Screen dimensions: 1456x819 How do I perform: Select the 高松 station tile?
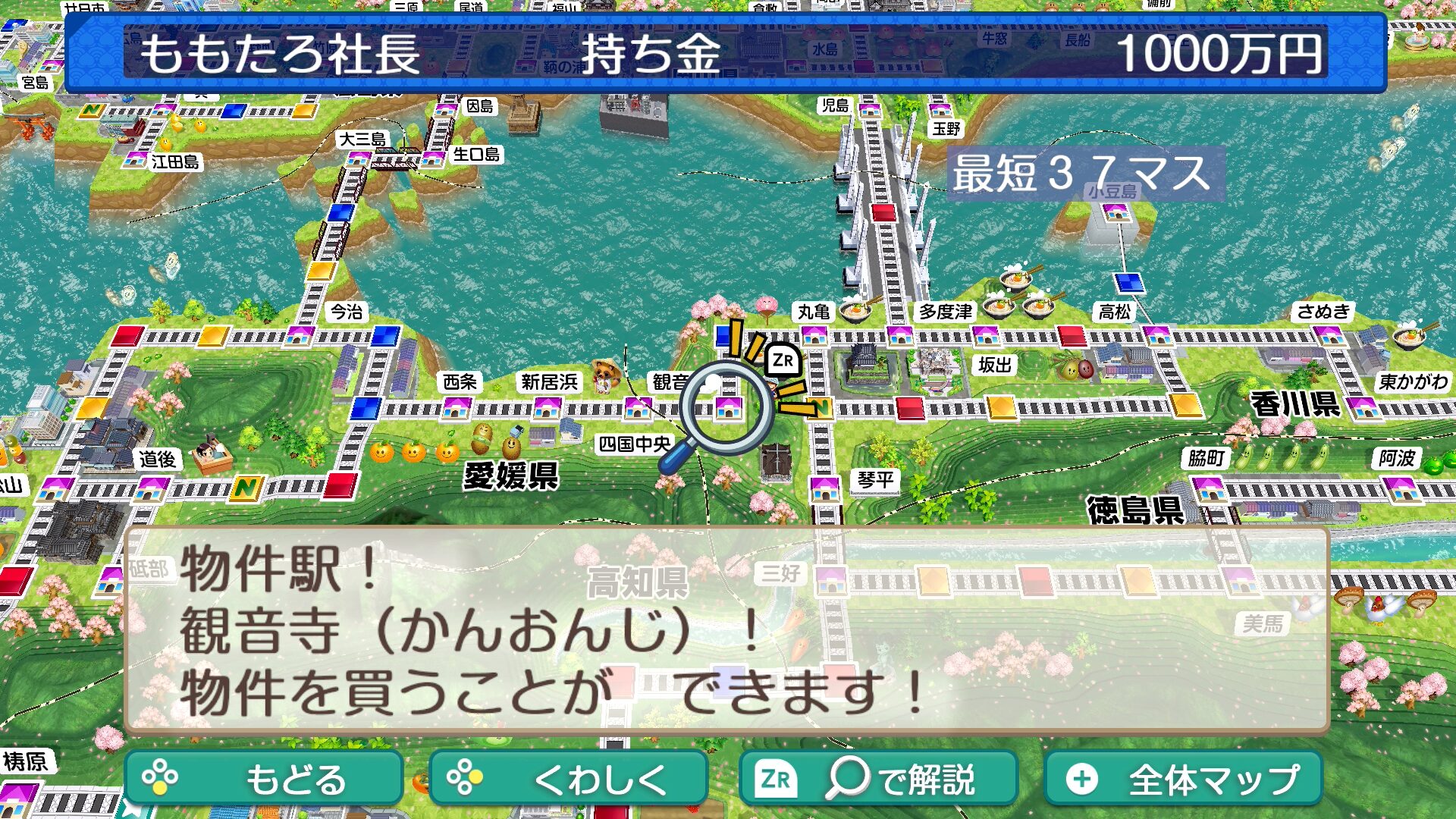coord(1157,334)
